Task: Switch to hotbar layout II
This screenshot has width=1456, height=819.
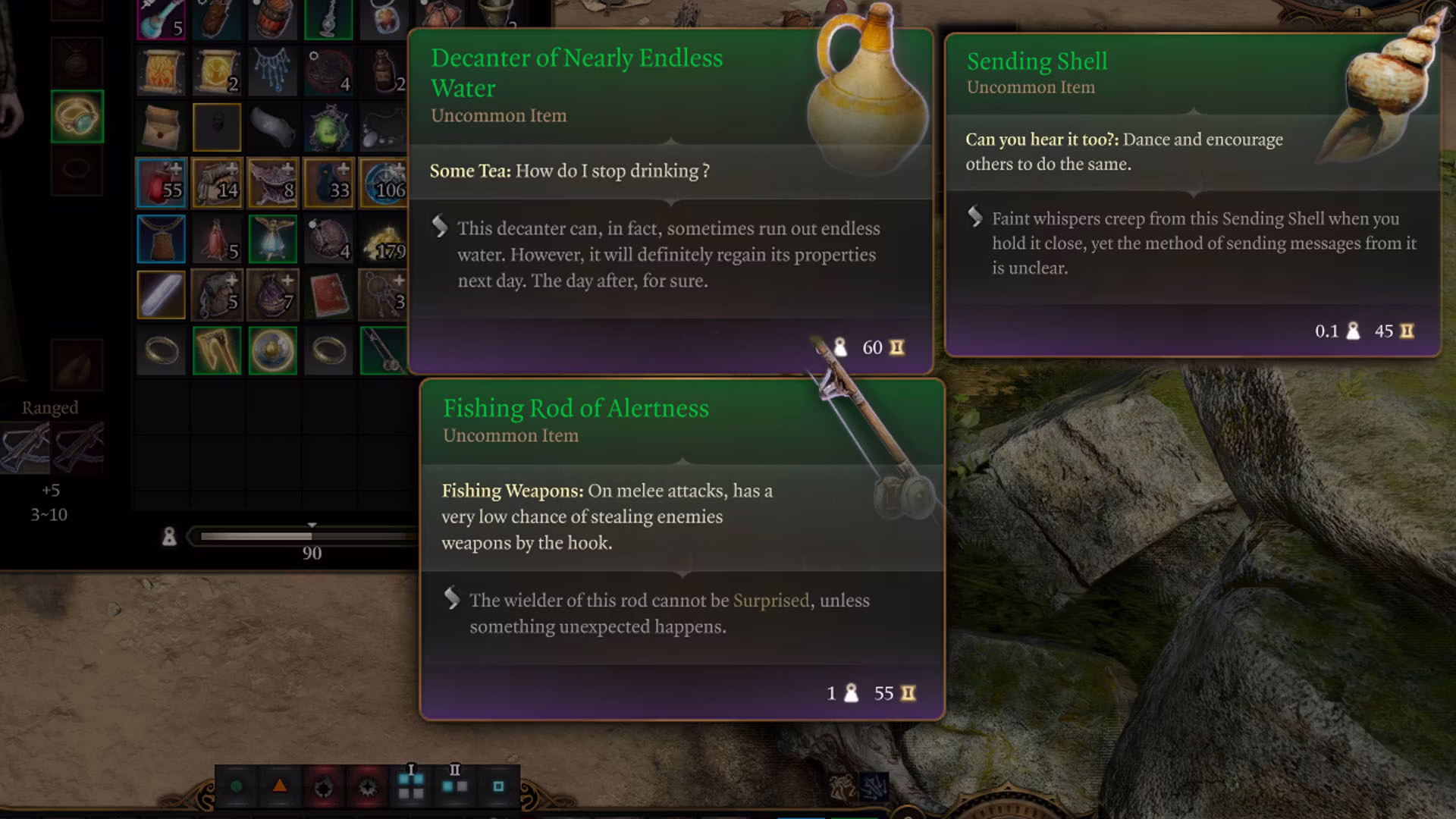Action: click(x=454, y=785)
